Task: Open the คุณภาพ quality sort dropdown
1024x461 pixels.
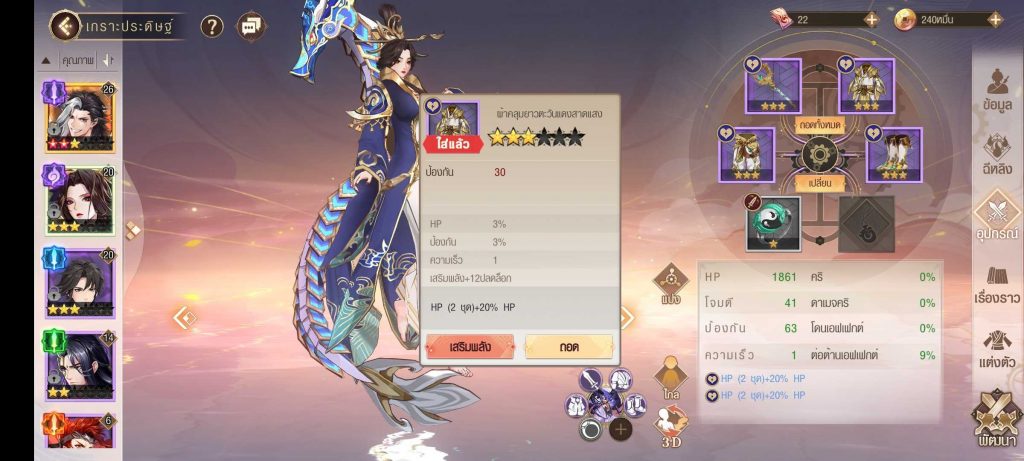Action: click(77, 61)
